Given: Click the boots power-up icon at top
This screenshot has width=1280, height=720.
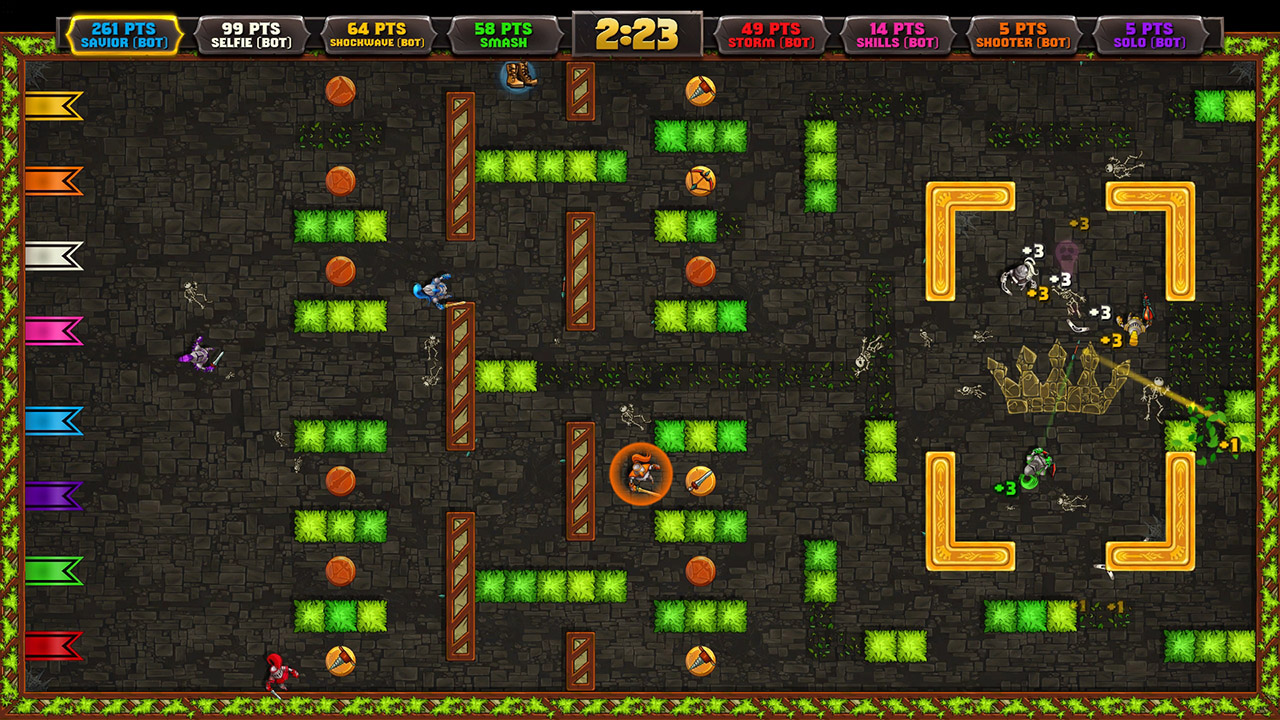Looking at the screenshot, I should (x=519, y=78).
